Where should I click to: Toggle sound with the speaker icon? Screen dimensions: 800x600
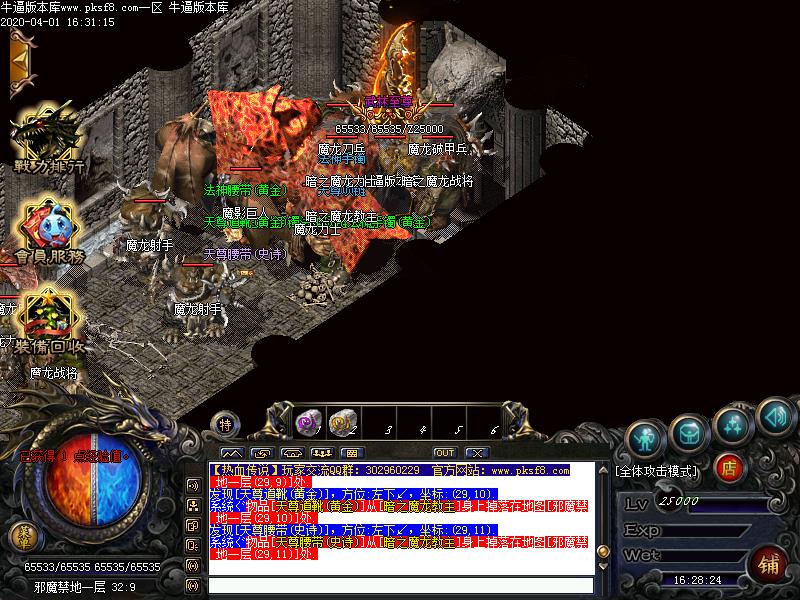(x=775, y=413)
